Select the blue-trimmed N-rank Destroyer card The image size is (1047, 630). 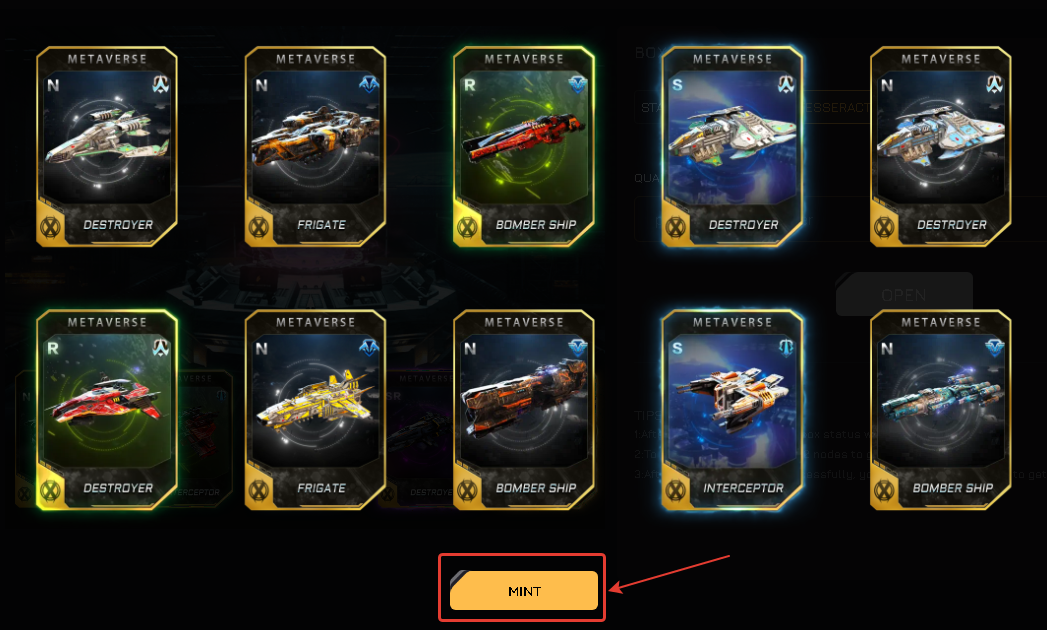(940, 145)
